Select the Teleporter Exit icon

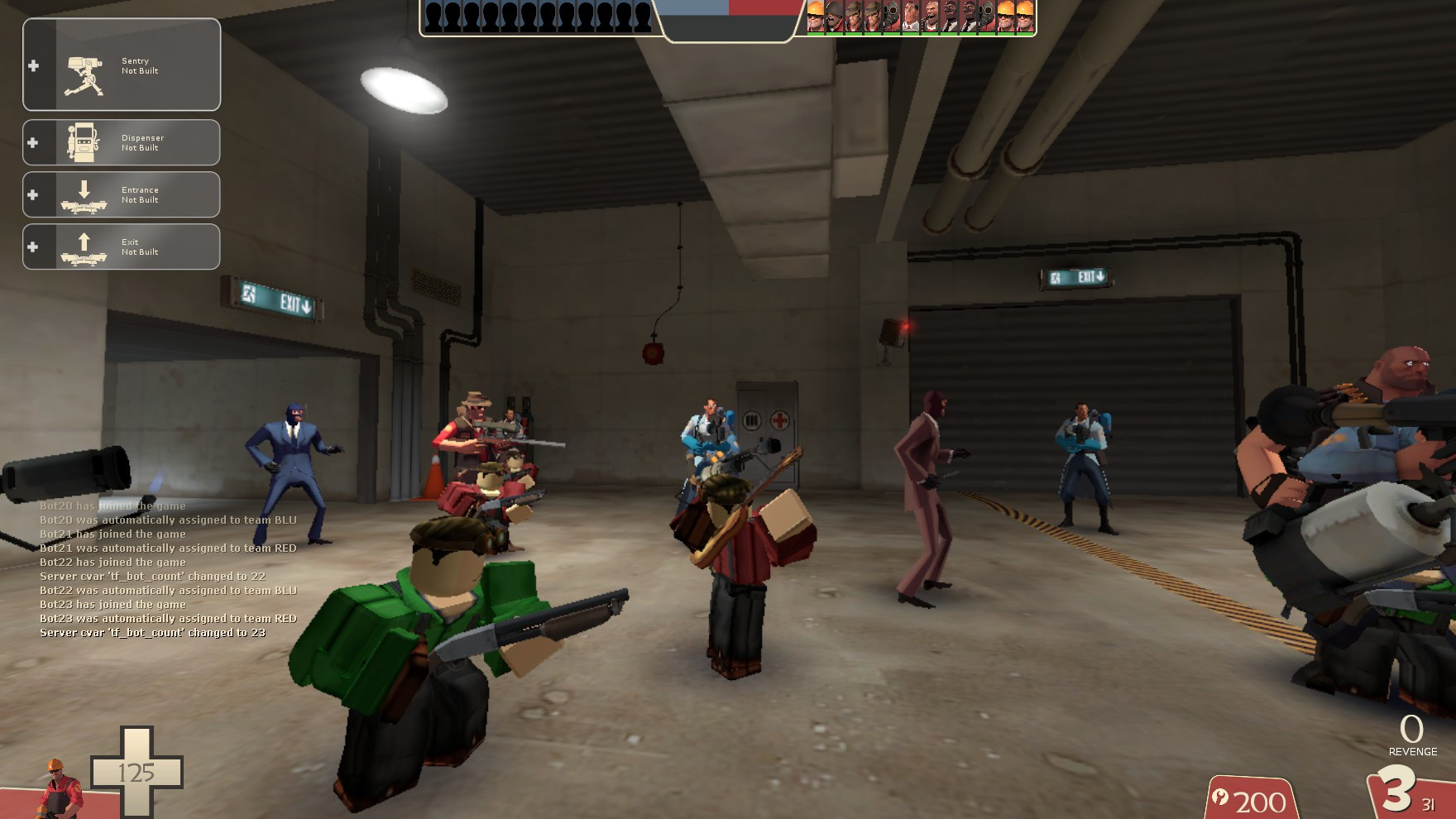click(83, 248)
